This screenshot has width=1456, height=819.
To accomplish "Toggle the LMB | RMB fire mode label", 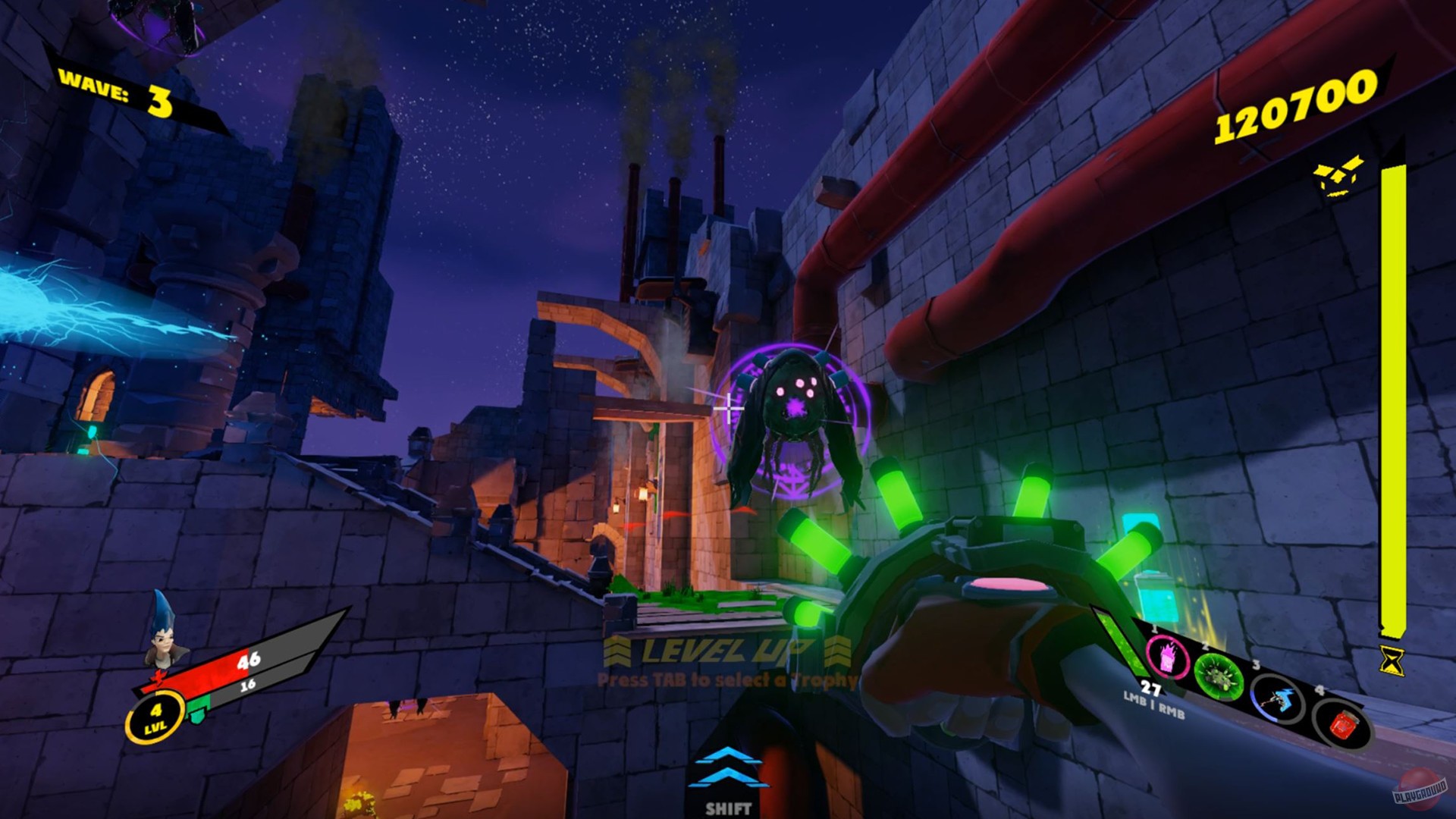I will (1154, 708).
